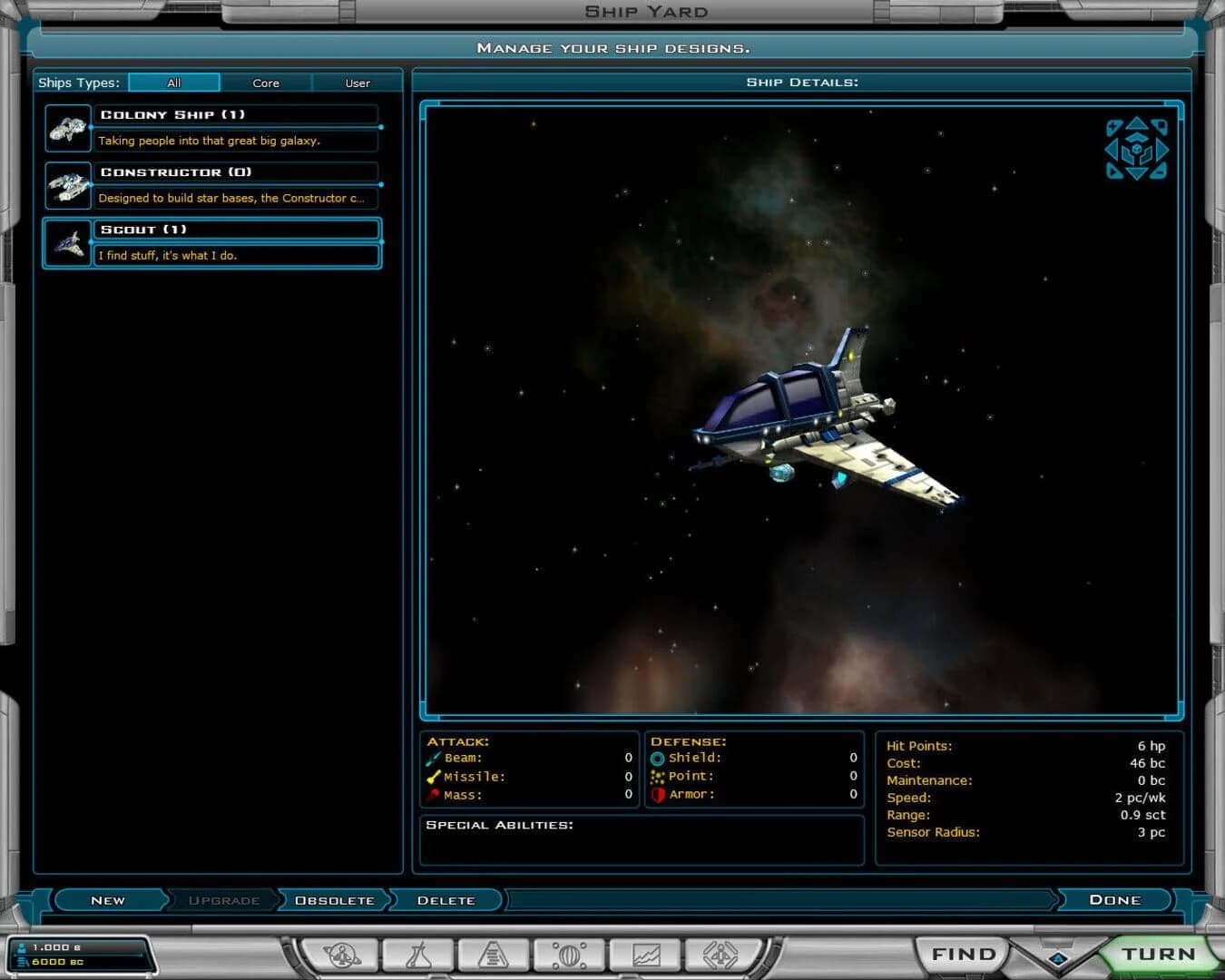Switch to the User ship types tab
1225x980 pixels.
pyautogui.click(x=356, y=83)
